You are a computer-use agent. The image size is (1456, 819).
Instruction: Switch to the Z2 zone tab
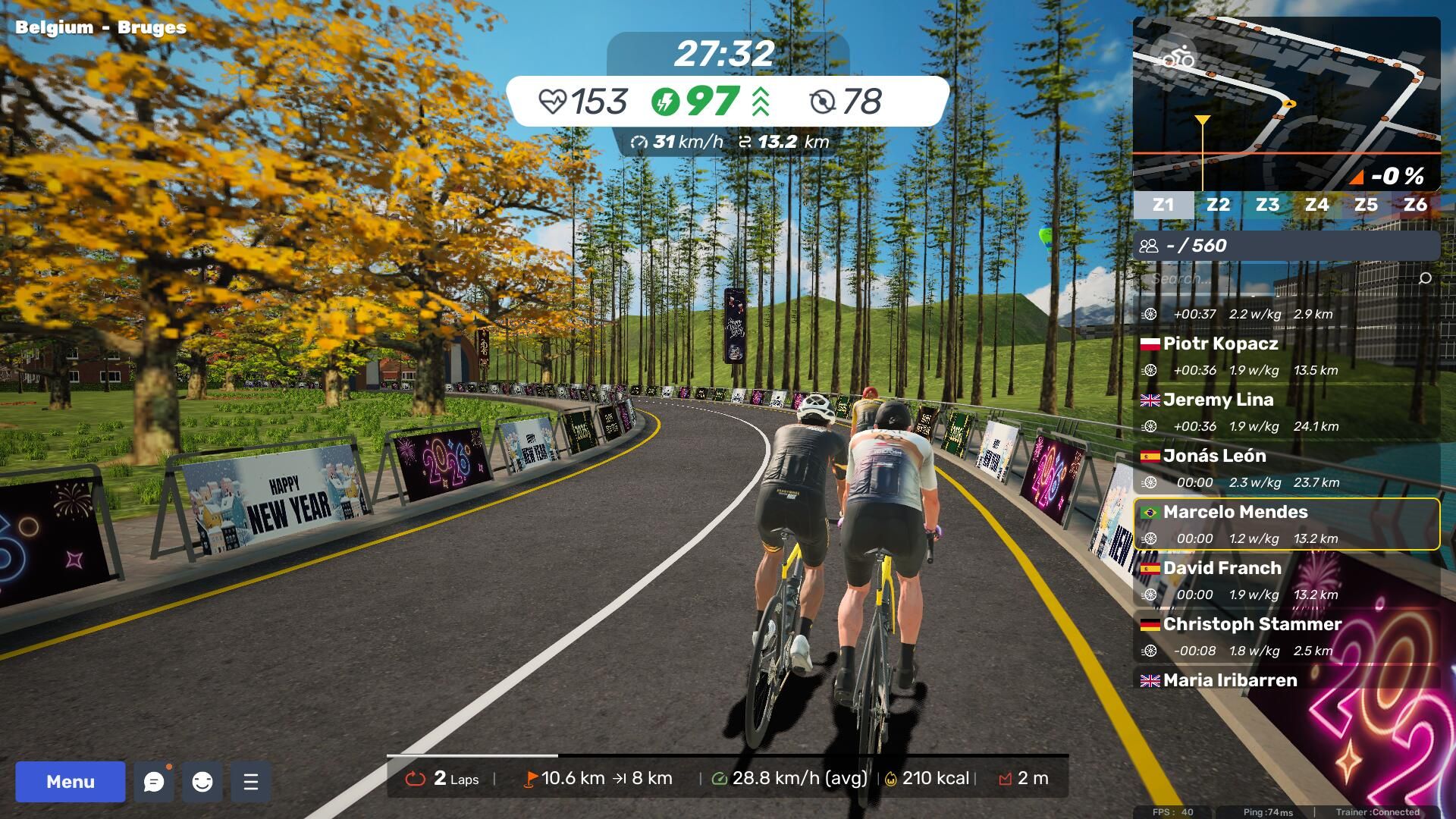click(1218, 205)
